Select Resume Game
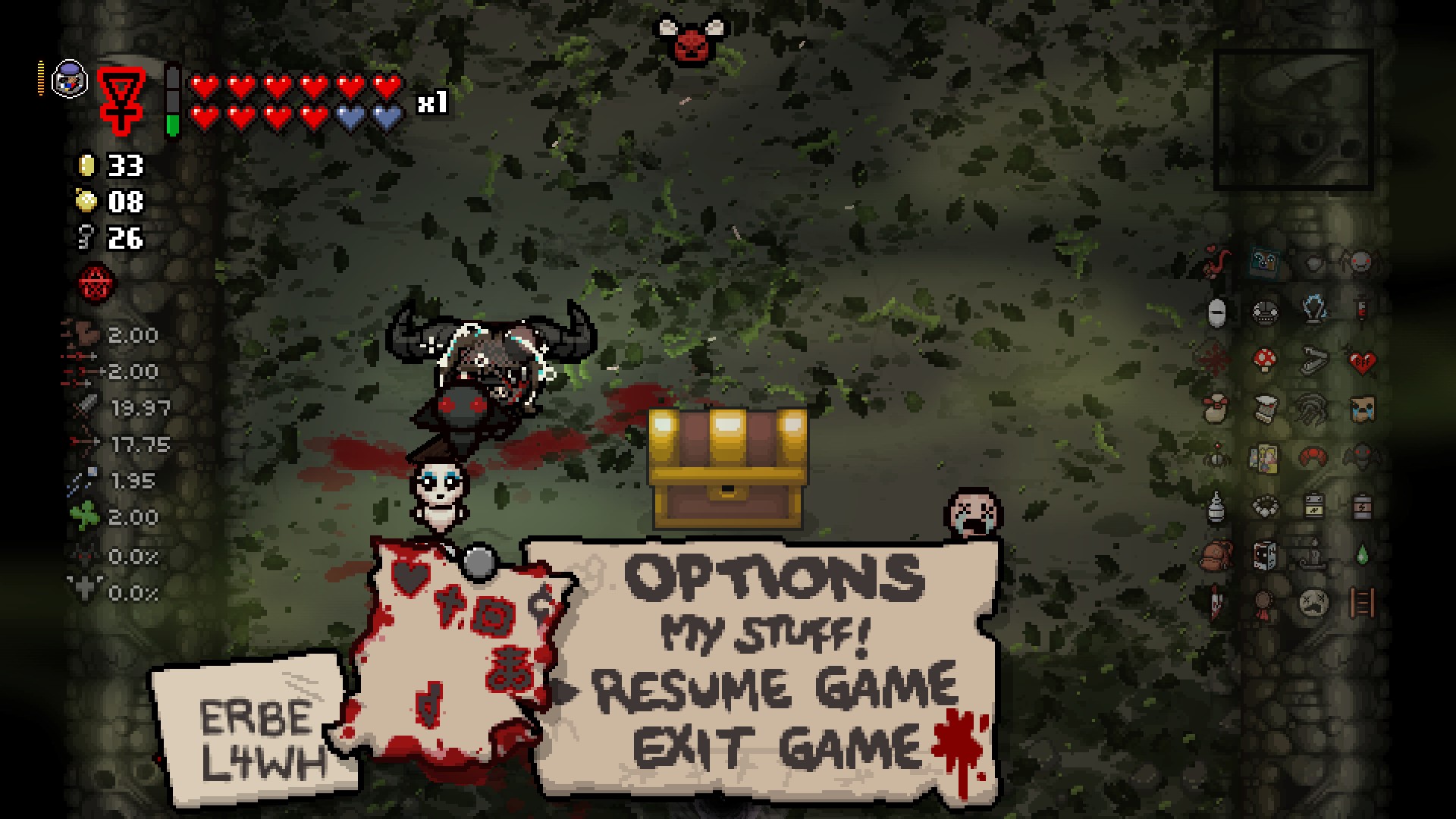1456x819 pixels. [774, 688]
